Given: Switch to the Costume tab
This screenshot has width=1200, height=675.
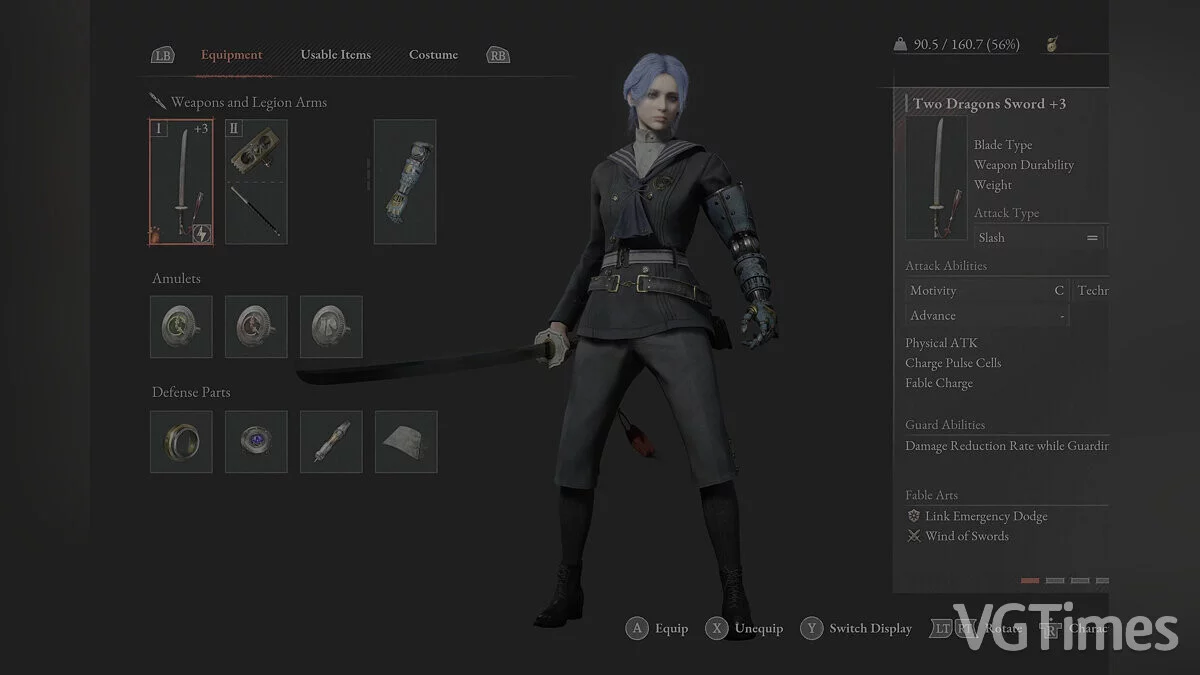Looking at the screenshot, I should (433, 55).
